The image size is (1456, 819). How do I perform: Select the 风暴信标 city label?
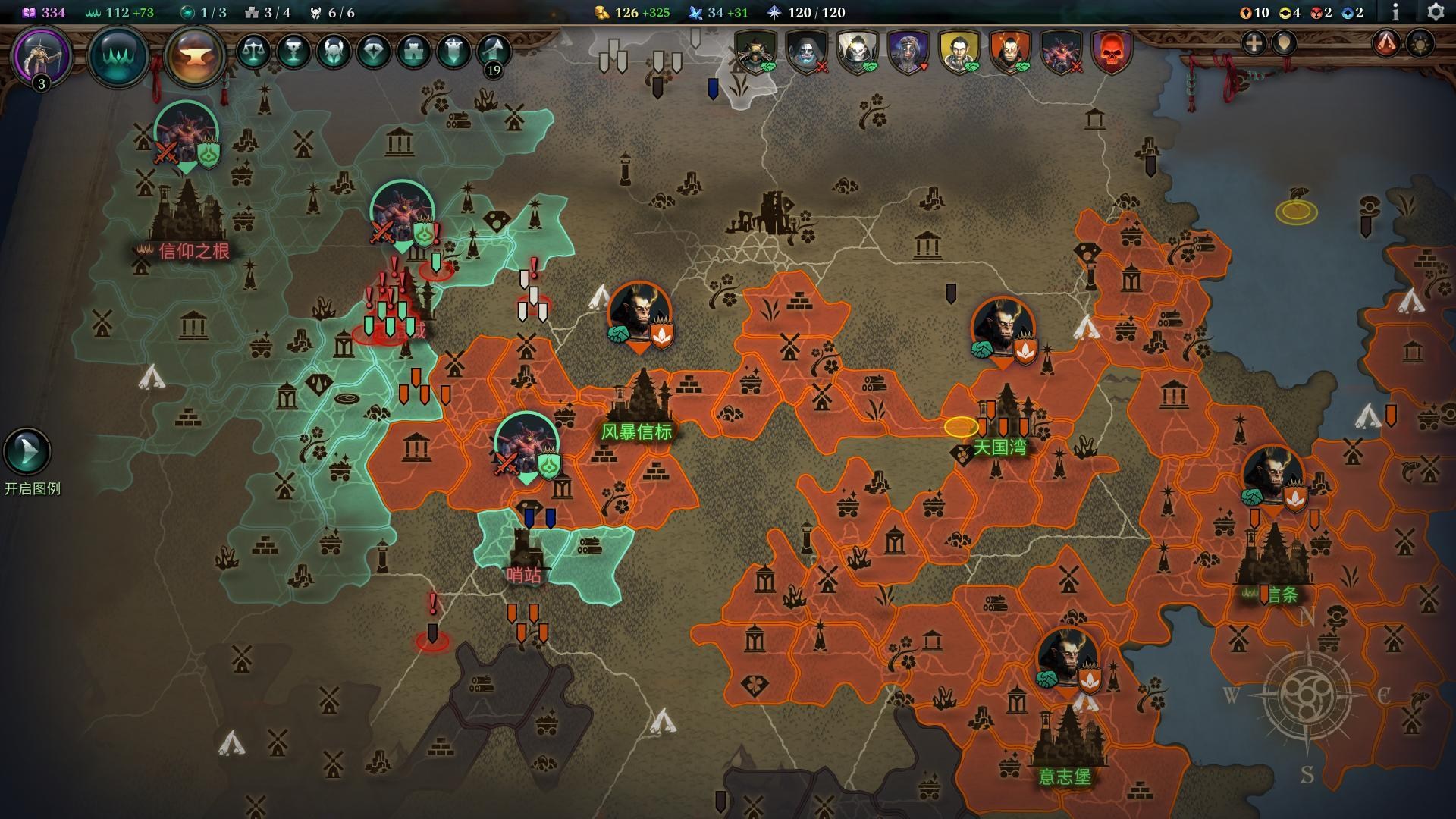(637, 432)
